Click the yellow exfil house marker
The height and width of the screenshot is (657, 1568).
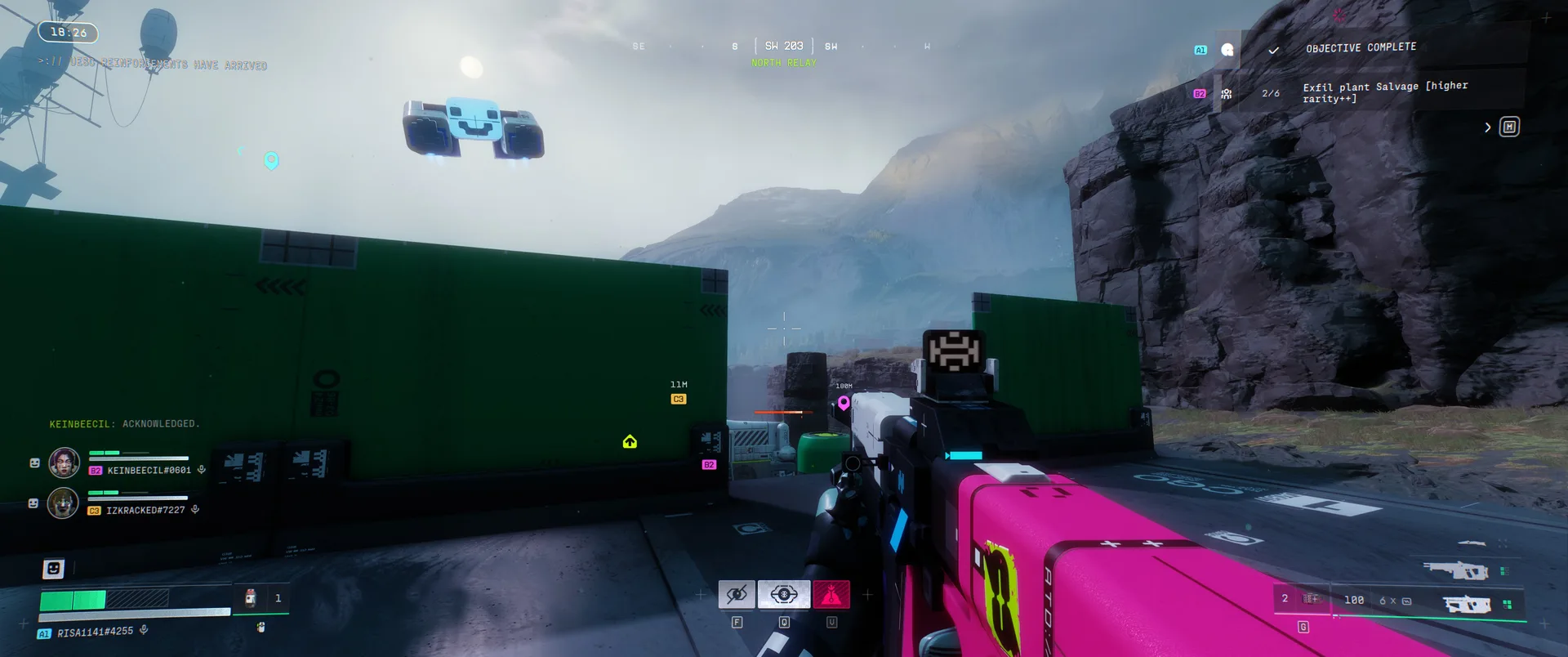coord(630,442)
